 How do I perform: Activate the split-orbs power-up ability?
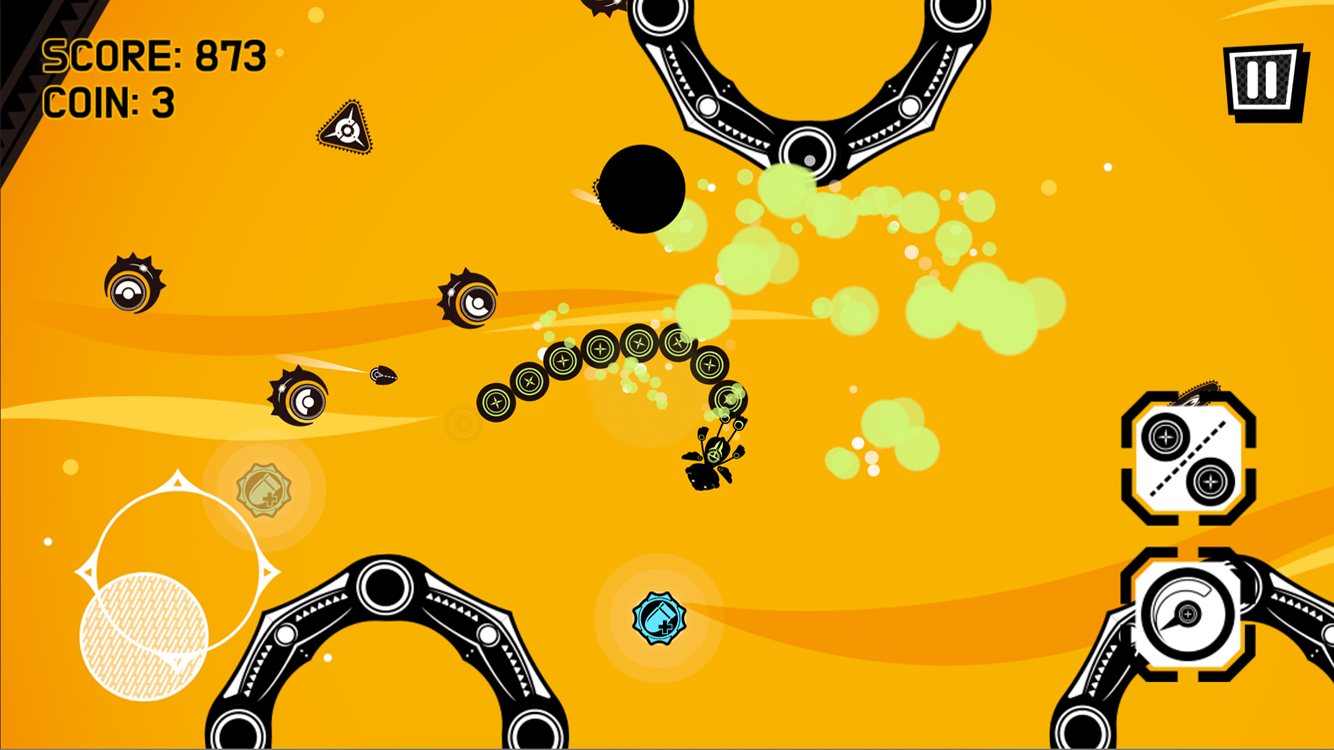click(x=1189, y=456)
